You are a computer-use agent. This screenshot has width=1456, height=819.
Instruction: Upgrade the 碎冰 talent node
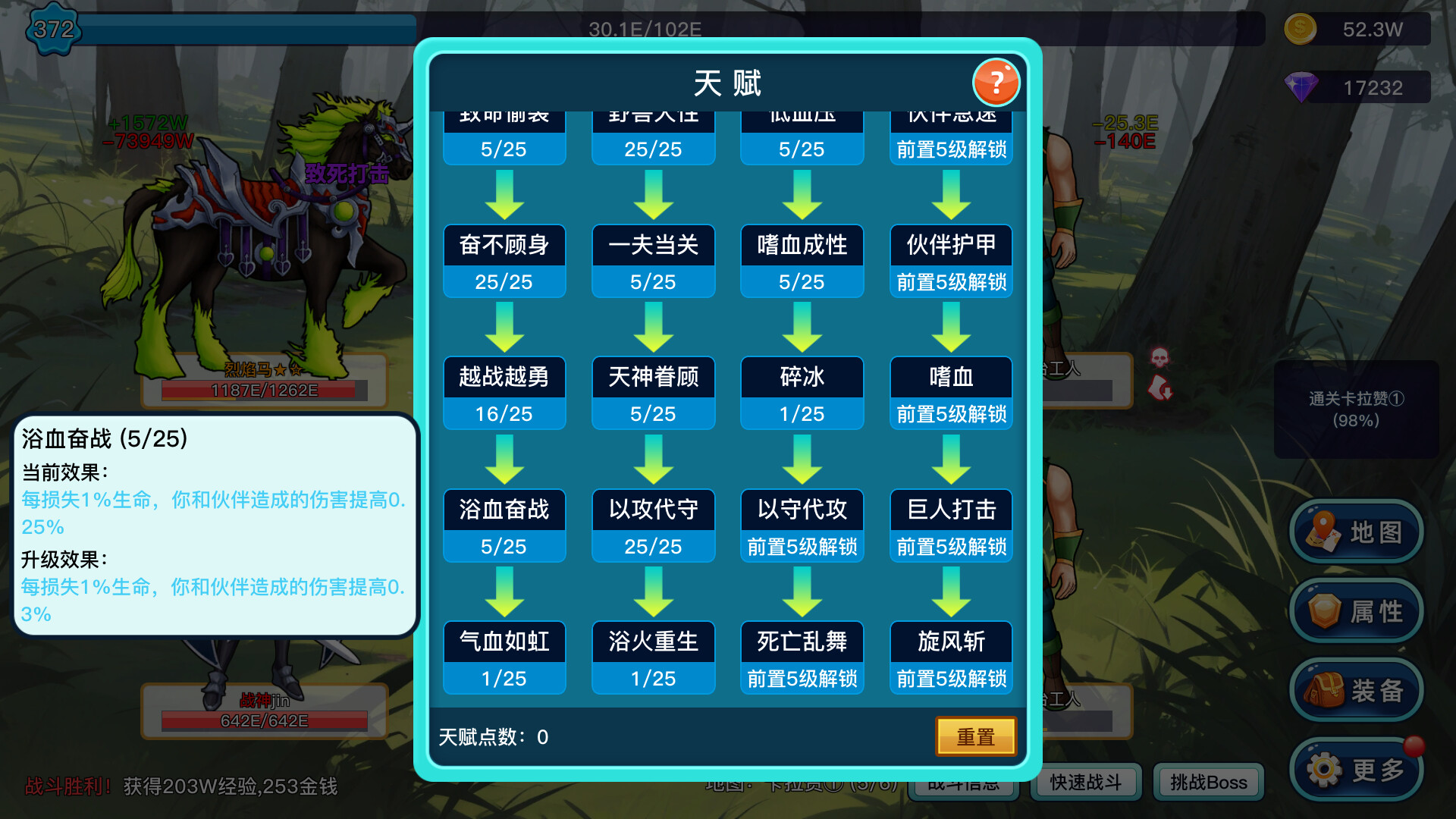[802, 392]
